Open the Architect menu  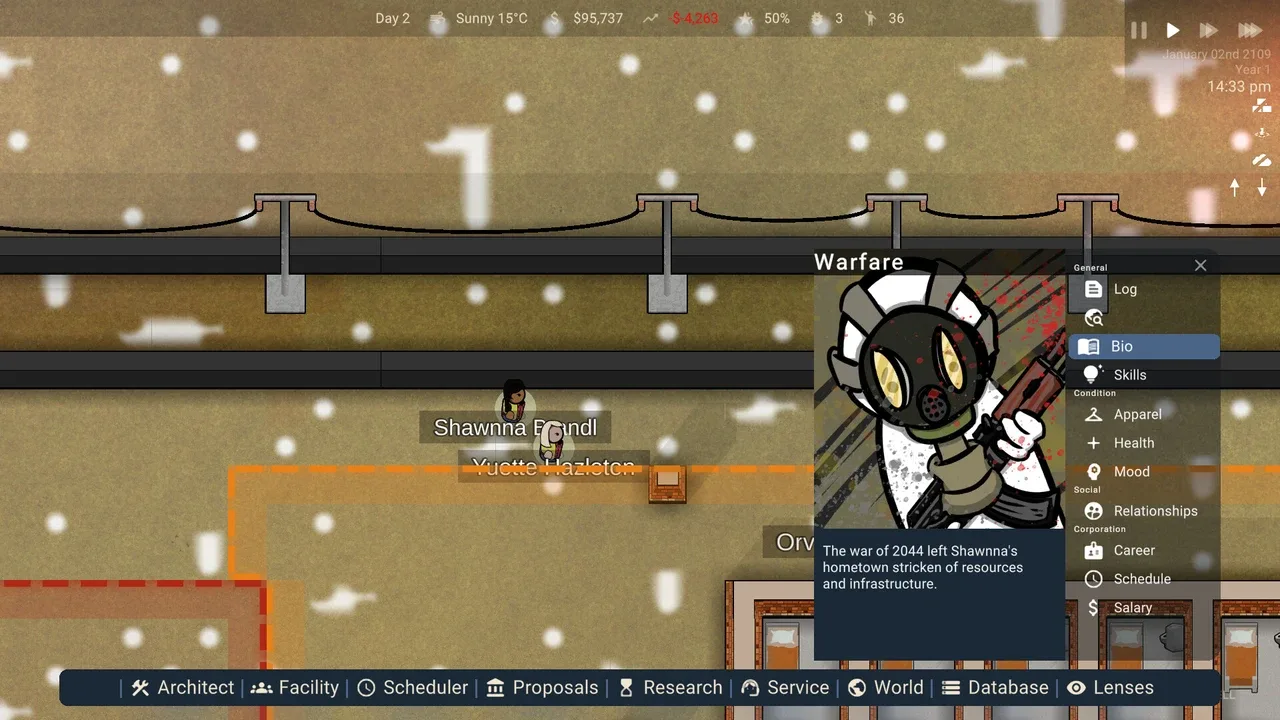pyautogui.click(x=183, y=687)
